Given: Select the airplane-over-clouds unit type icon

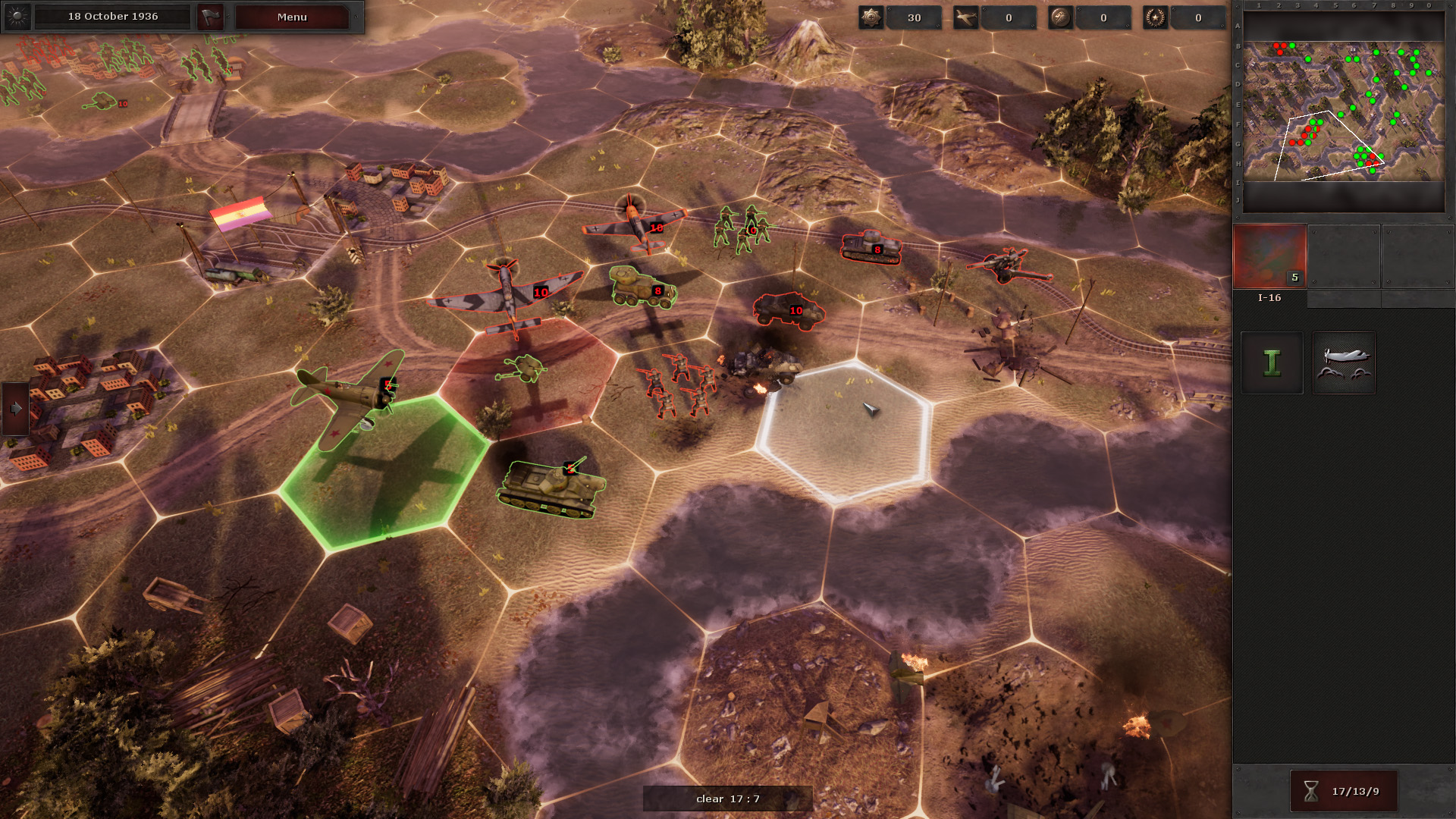Looking at the screenshot, I should (1343, 363).
